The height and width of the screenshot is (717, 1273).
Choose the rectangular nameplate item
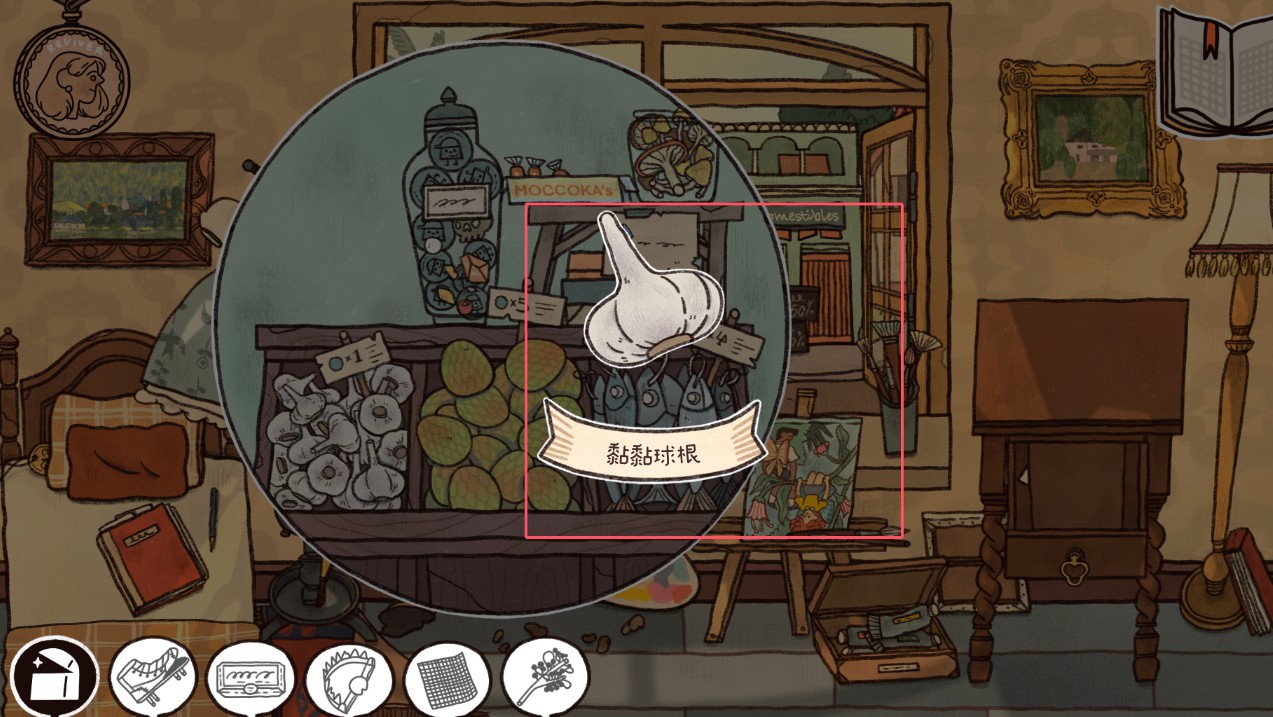coord(249,679)
